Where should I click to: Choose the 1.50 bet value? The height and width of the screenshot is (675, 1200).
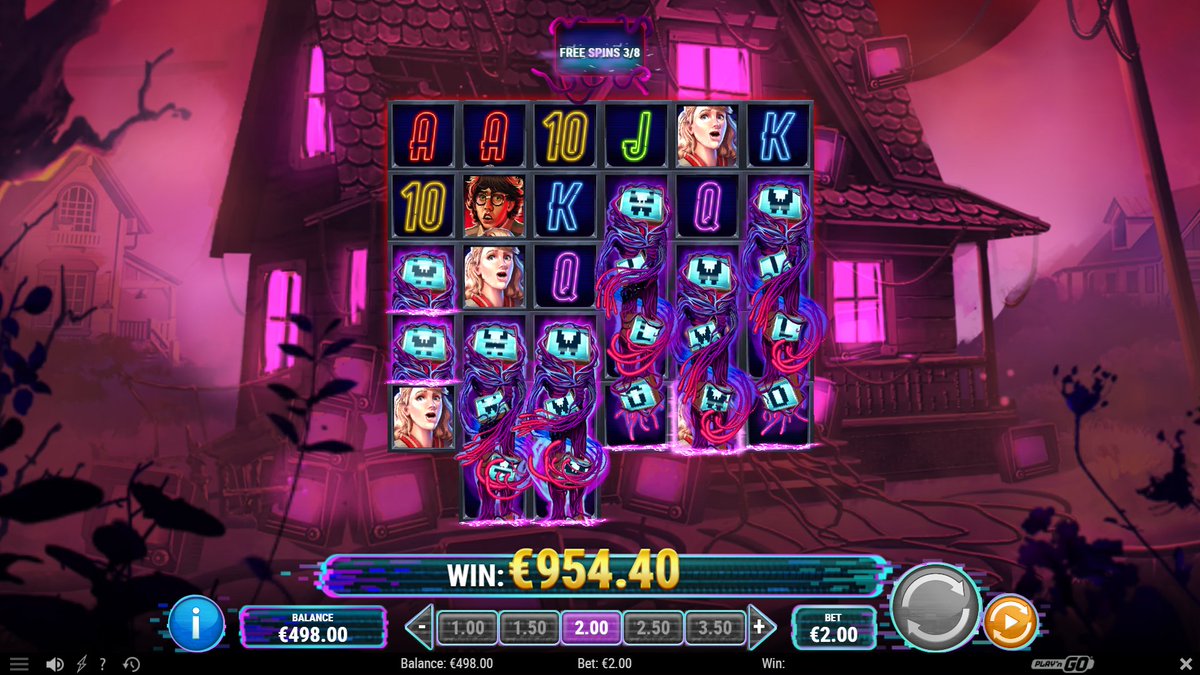[529, 628]
